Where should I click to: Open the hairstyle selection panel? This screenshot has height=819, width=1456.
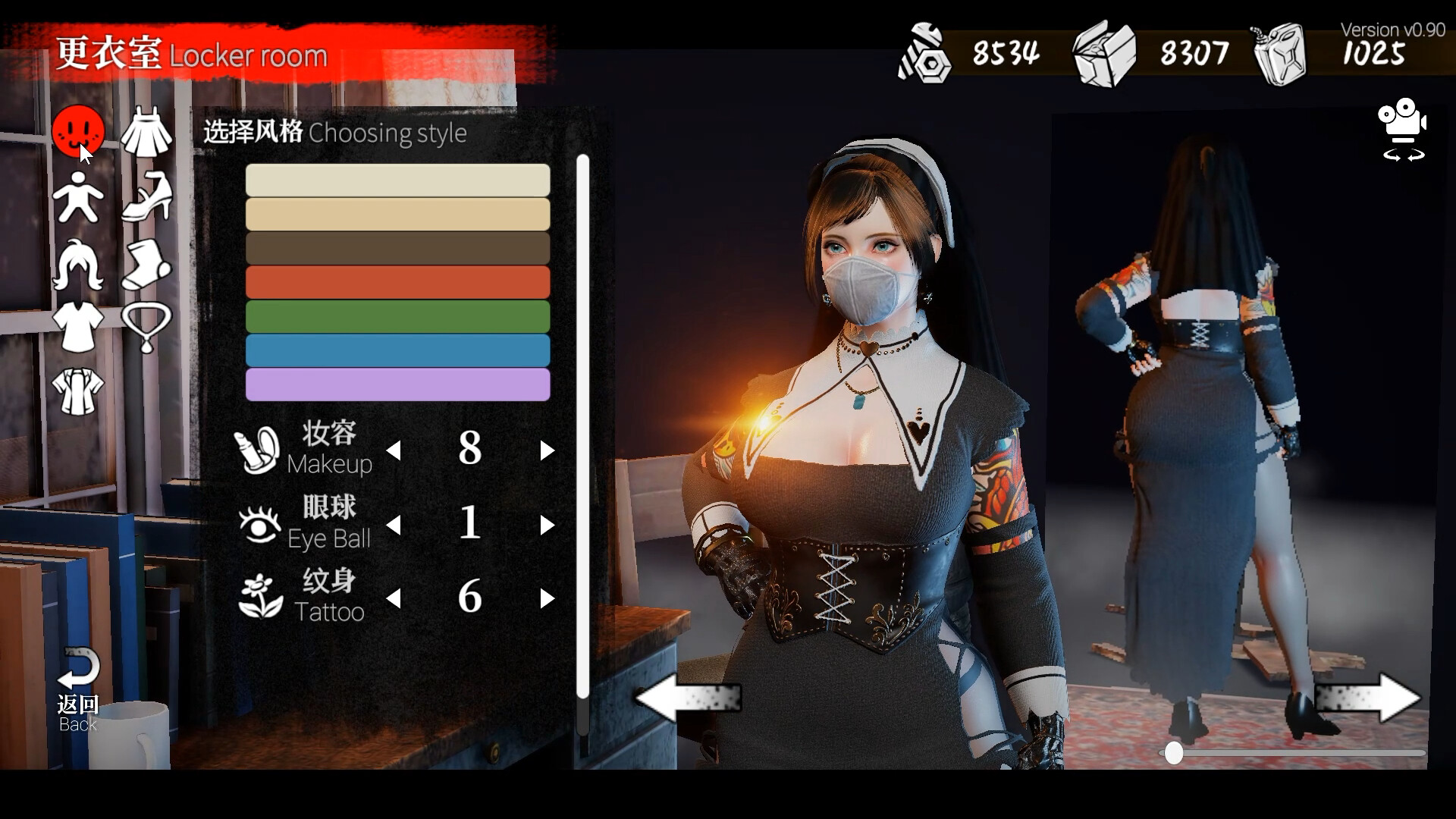tap(79, 262)
